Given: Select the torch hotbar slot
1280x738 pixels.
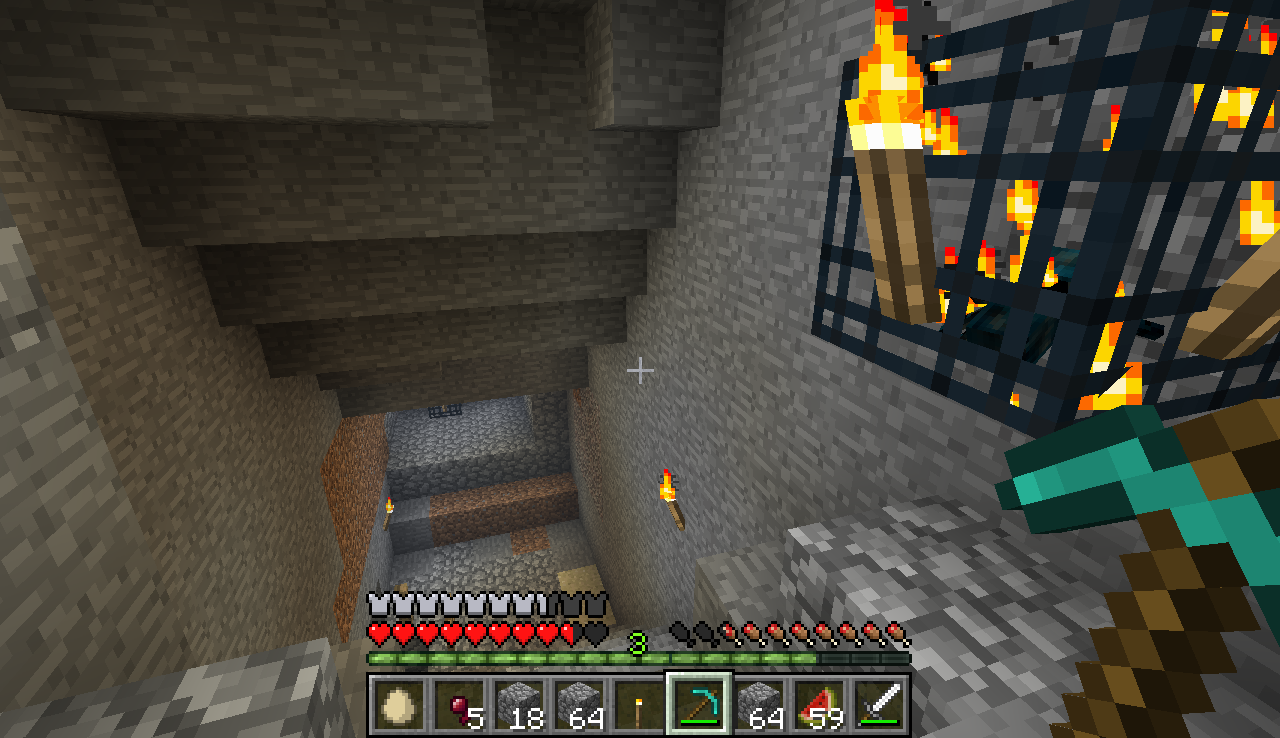Looking at the screenshot, I should [x=638, y=705].
